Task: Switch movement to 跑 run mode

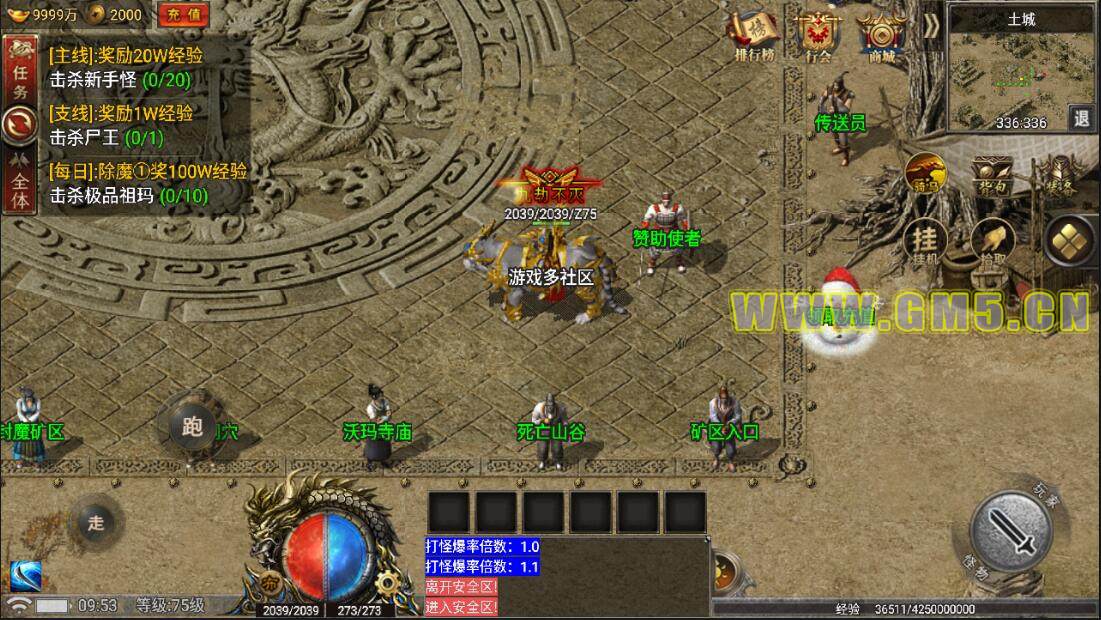Action: point(192,428)
